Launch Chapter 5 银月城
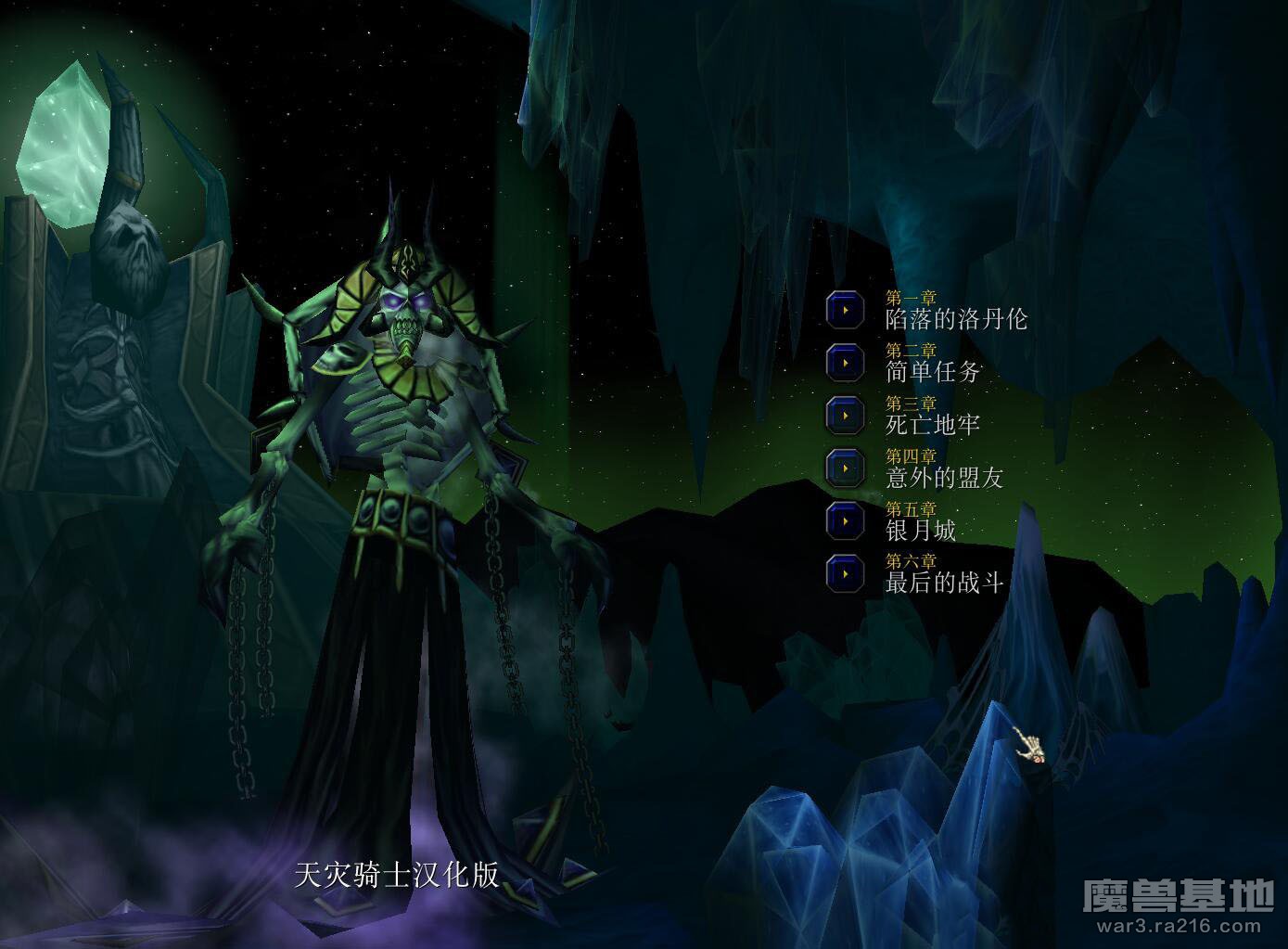1288x949 pixels. (x=845, y=520)
